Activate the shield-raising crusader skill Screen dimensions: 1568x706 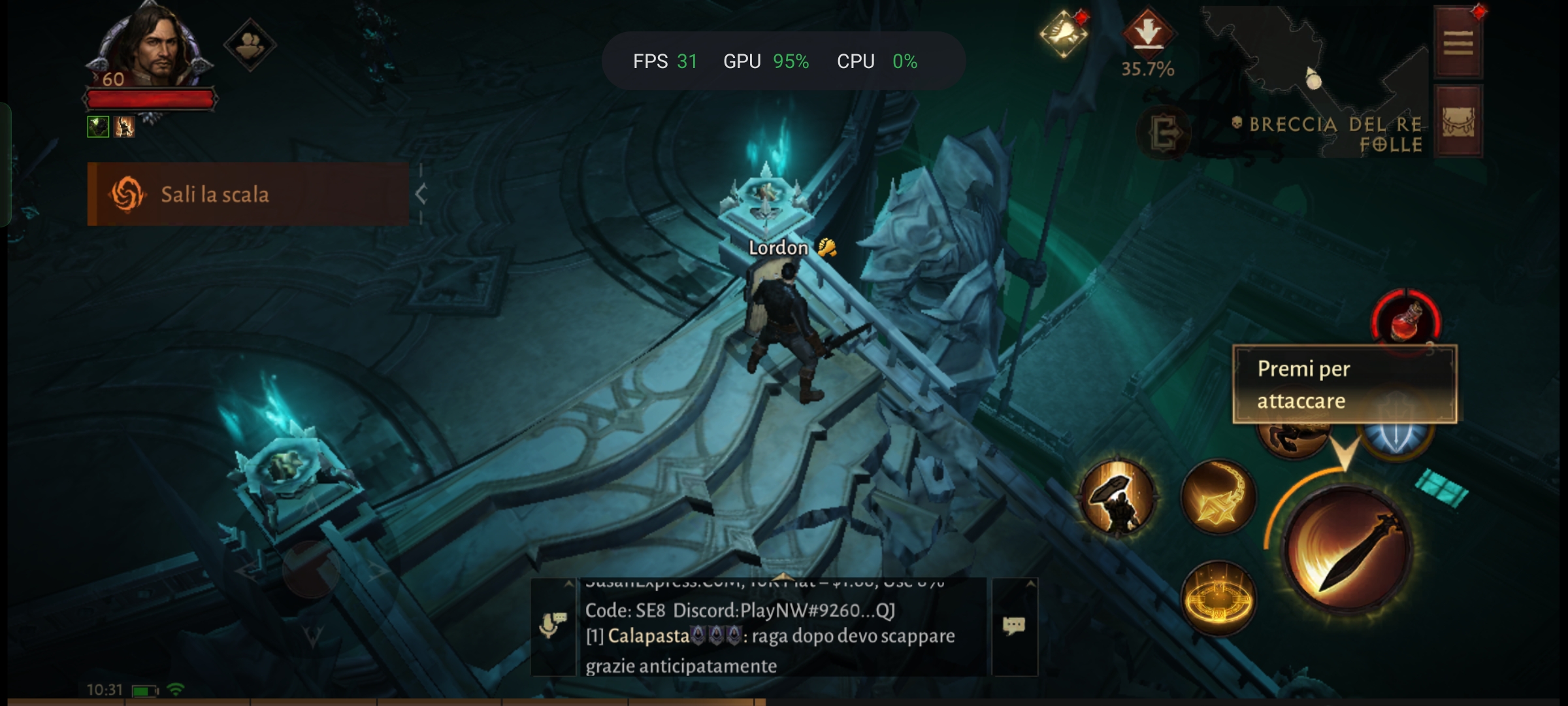pos(1117,498)
